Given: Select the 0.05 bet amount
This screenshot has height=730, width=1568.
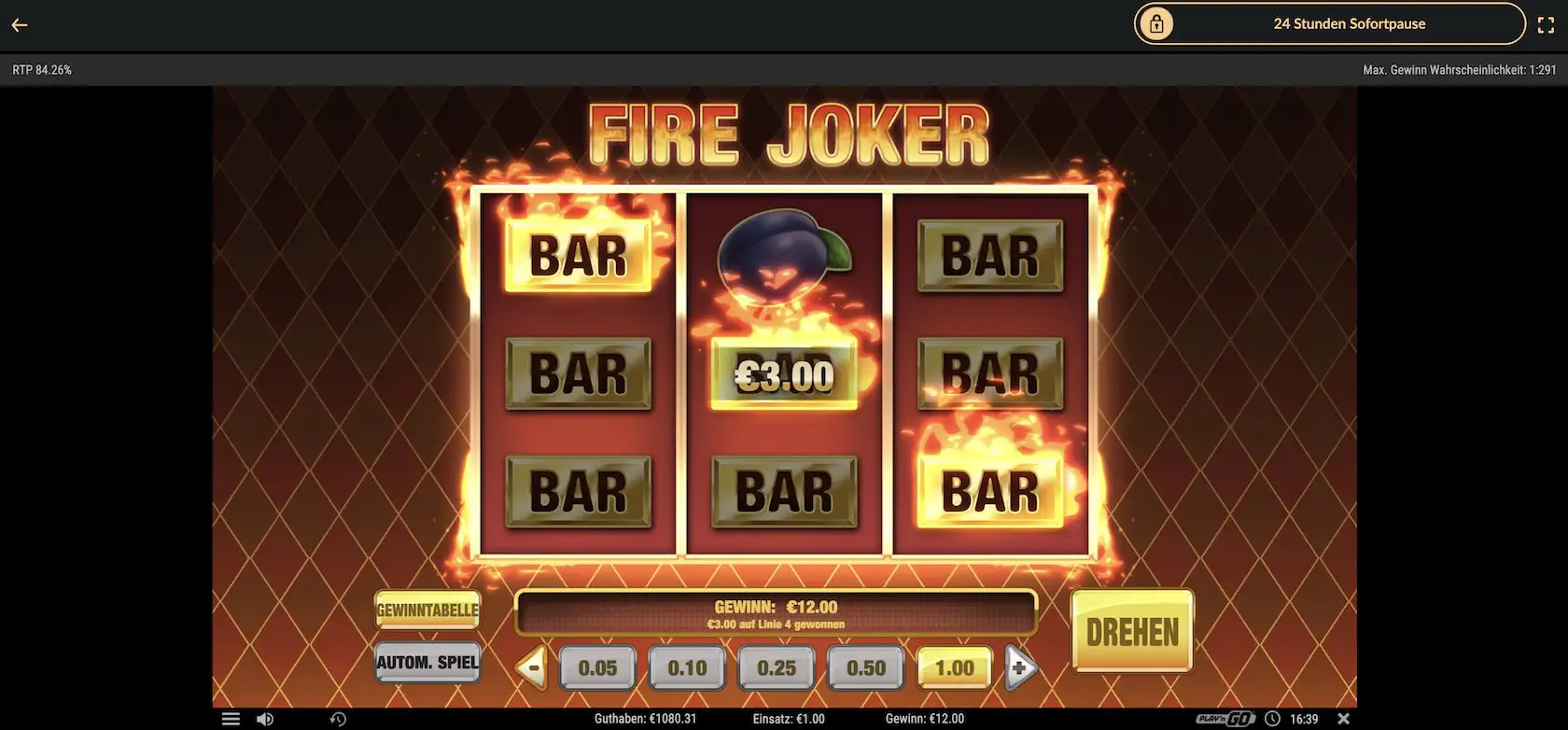Looking at the screenshot, I should [x=598, y=667].
